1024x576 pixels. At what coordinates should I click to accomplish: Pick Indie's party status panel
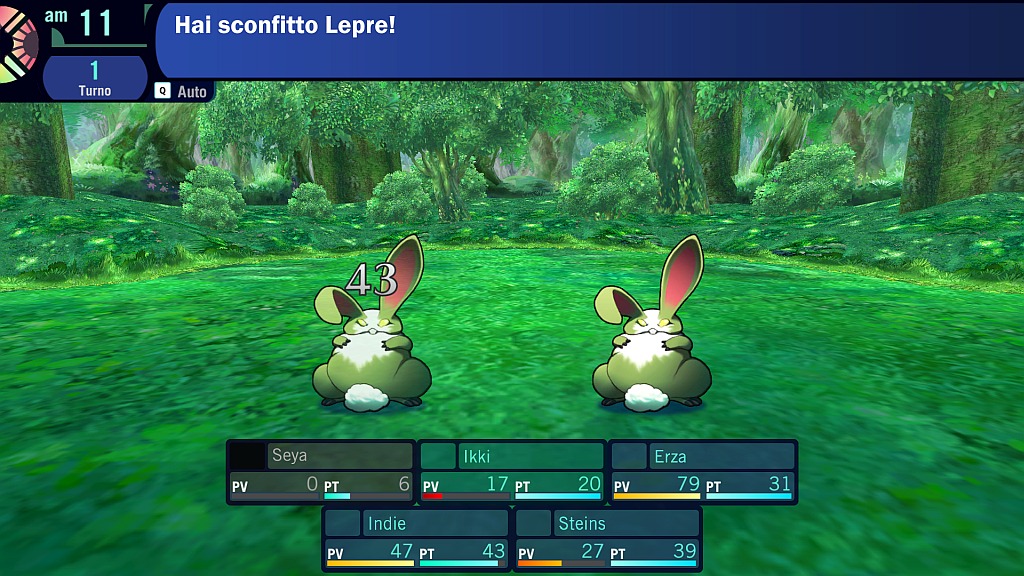click(x=416, y=538)
